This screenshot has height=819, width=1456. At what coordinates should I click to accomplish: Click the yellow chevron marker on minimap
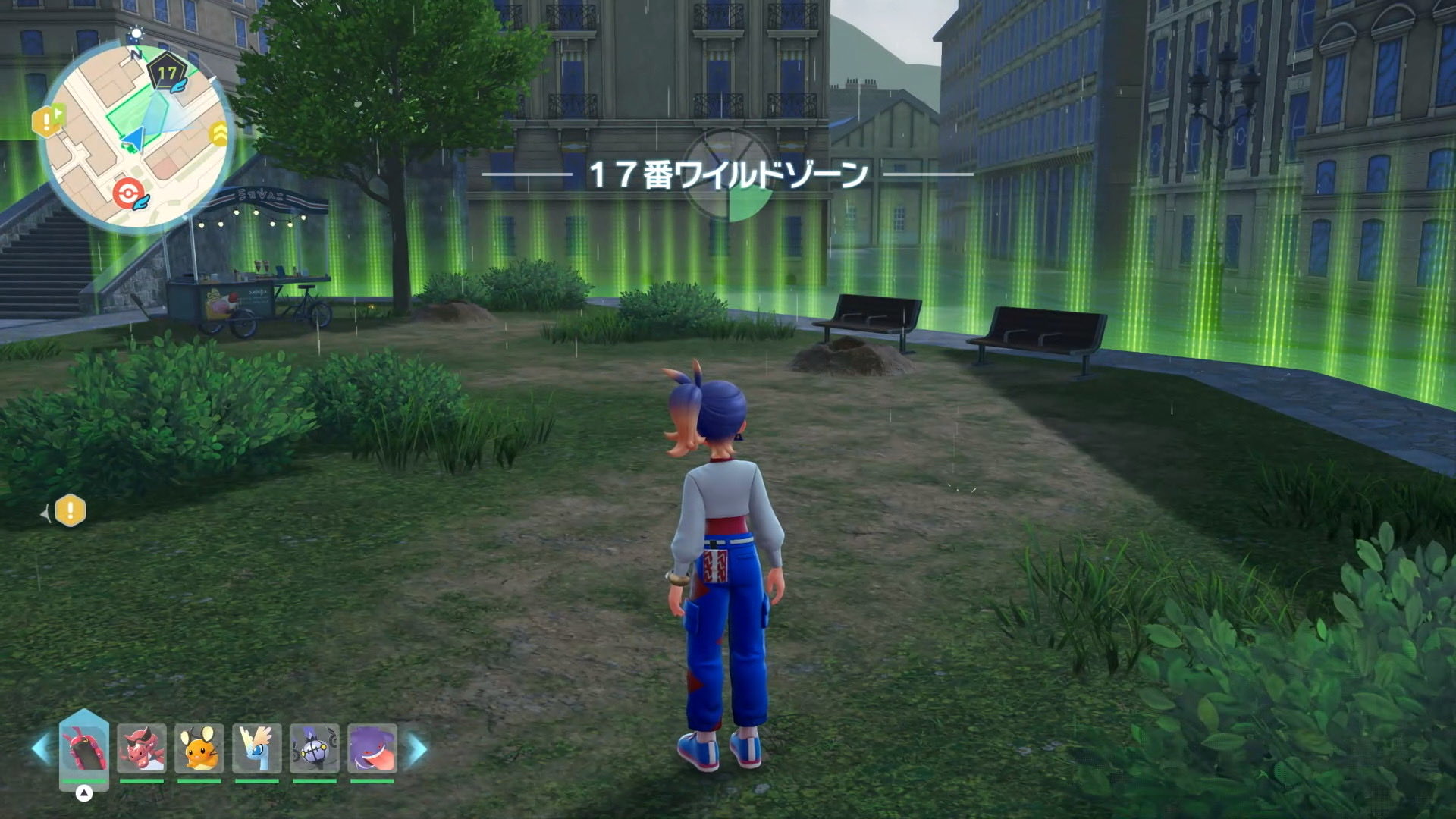click(219, 134)
